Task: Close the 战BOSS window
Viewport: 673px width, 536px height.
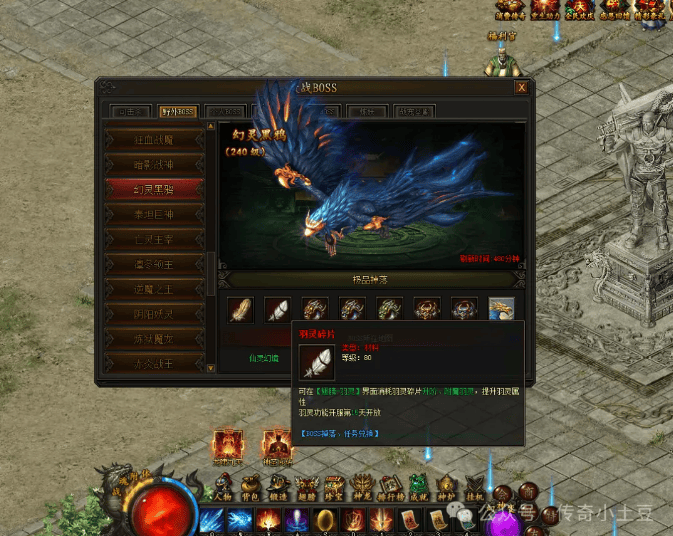Action: click(520, 88)
